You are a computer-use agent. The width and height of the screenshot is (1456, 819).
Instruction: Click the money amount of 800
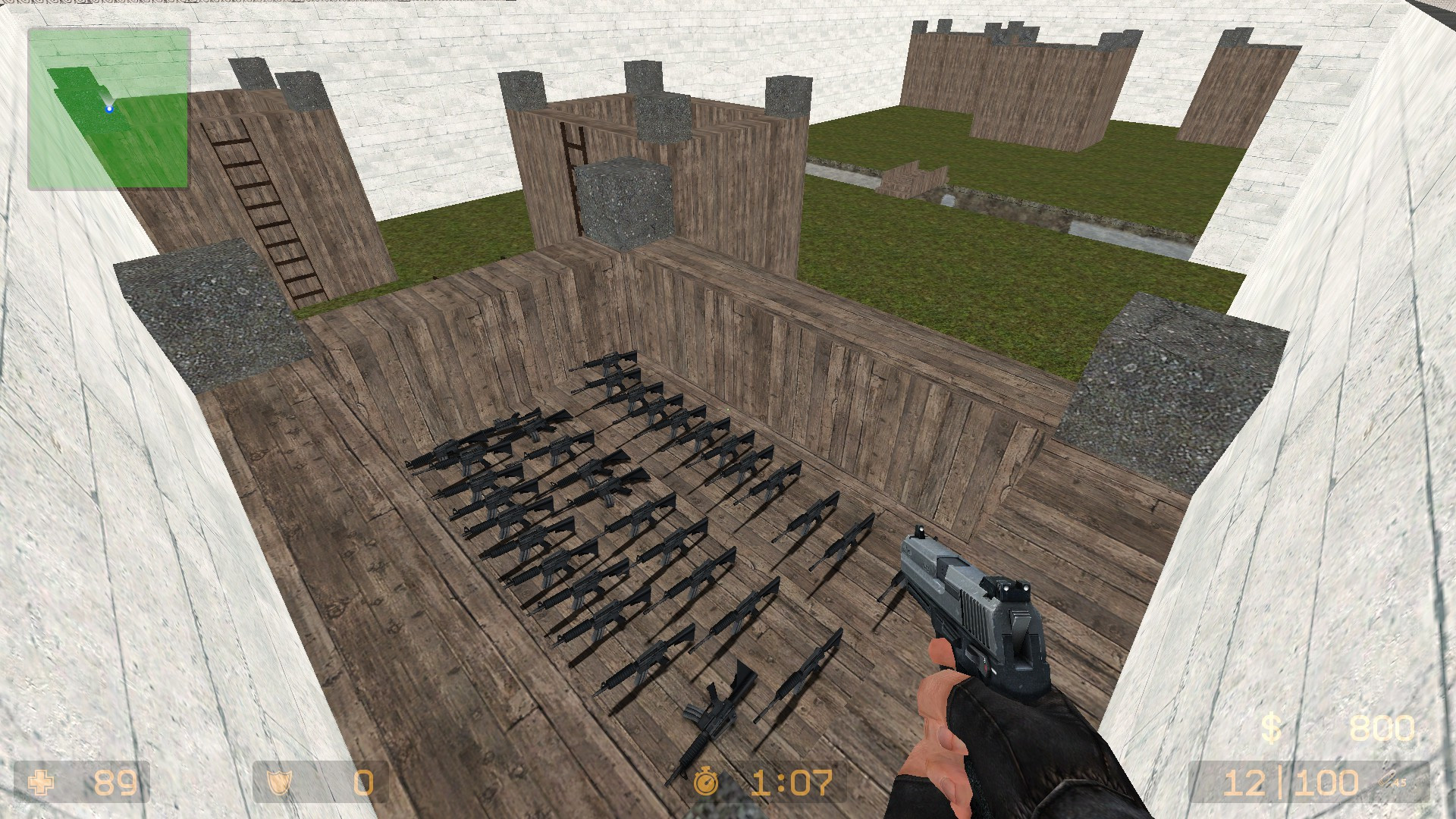1383,726
